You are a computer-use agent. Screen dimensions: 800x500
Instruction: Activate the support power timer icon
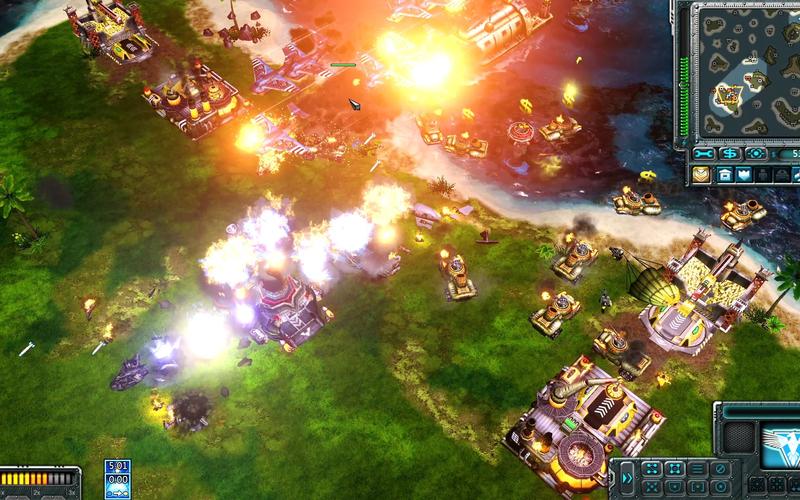(118, 478)
